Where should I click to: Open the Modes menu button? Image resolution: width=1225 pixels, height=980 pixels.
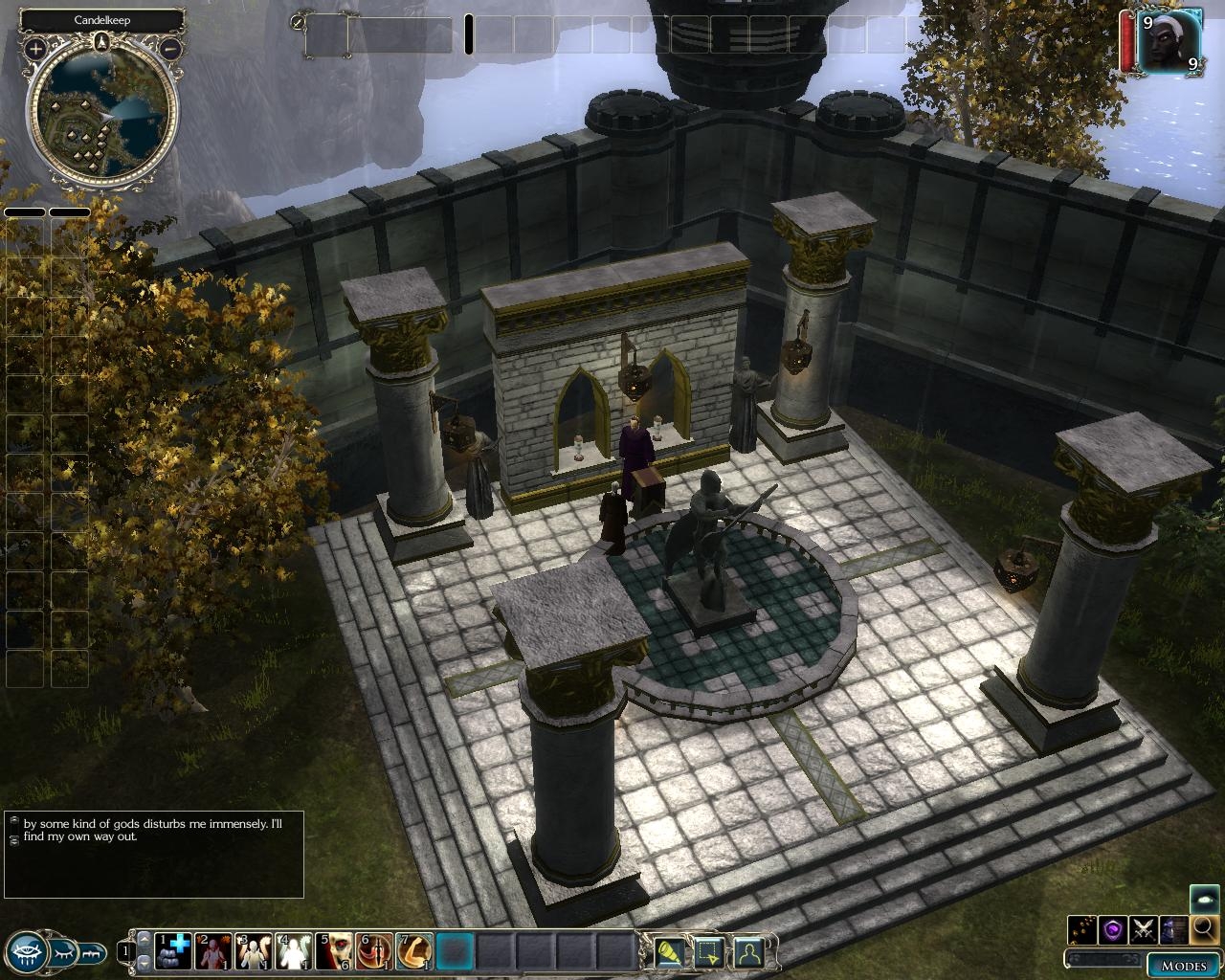click(1183, 964)
